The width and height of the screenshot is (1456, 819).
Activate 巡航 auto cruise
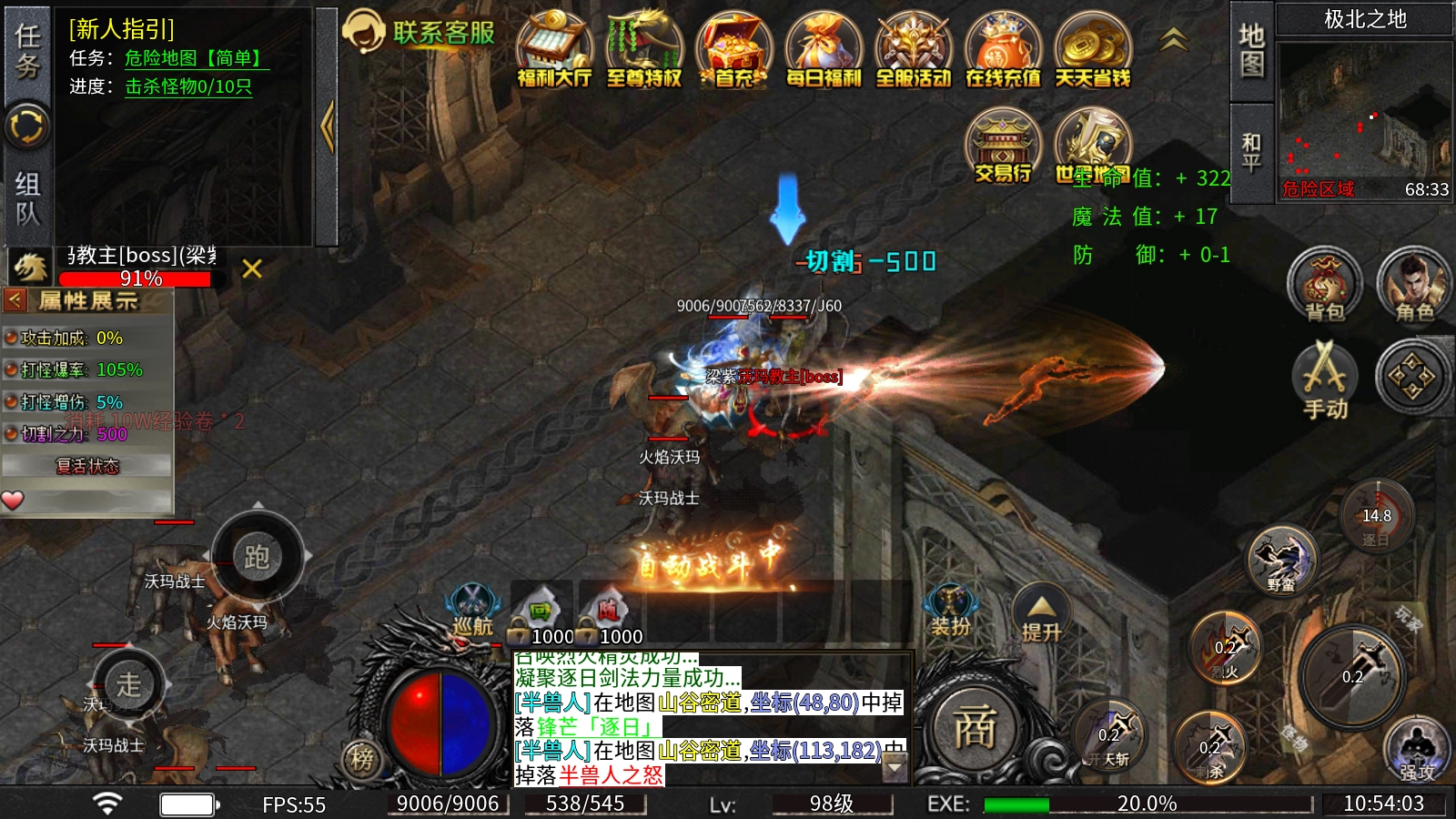click(472, 610)
